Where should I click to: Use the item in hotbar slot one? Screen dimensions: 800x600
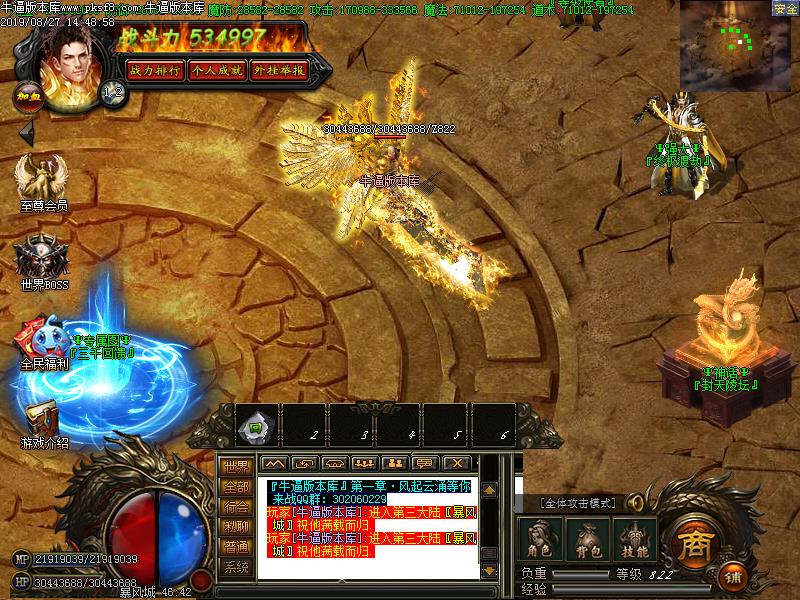point(255,426)
